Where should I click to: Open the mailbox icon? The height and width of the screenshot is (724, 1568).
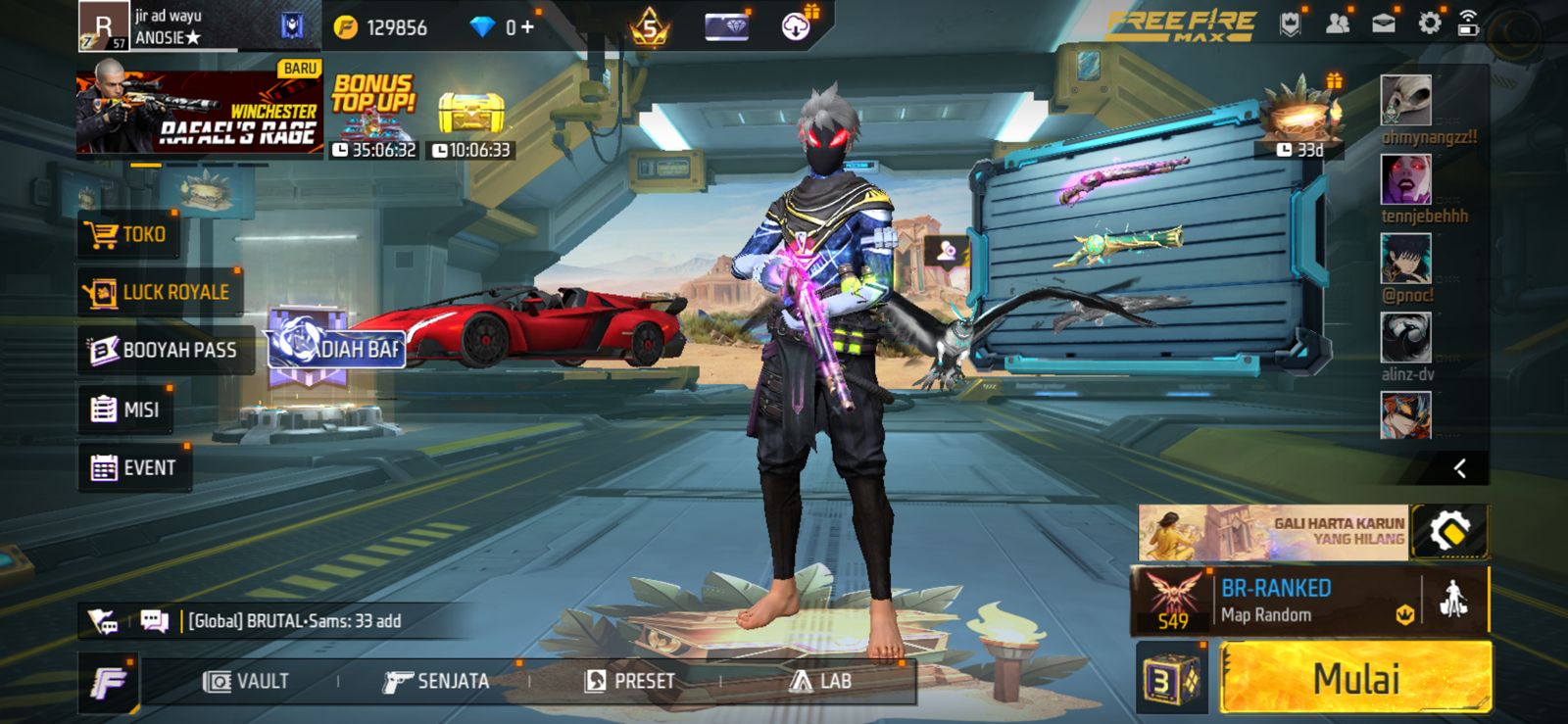coord(1384,23)
